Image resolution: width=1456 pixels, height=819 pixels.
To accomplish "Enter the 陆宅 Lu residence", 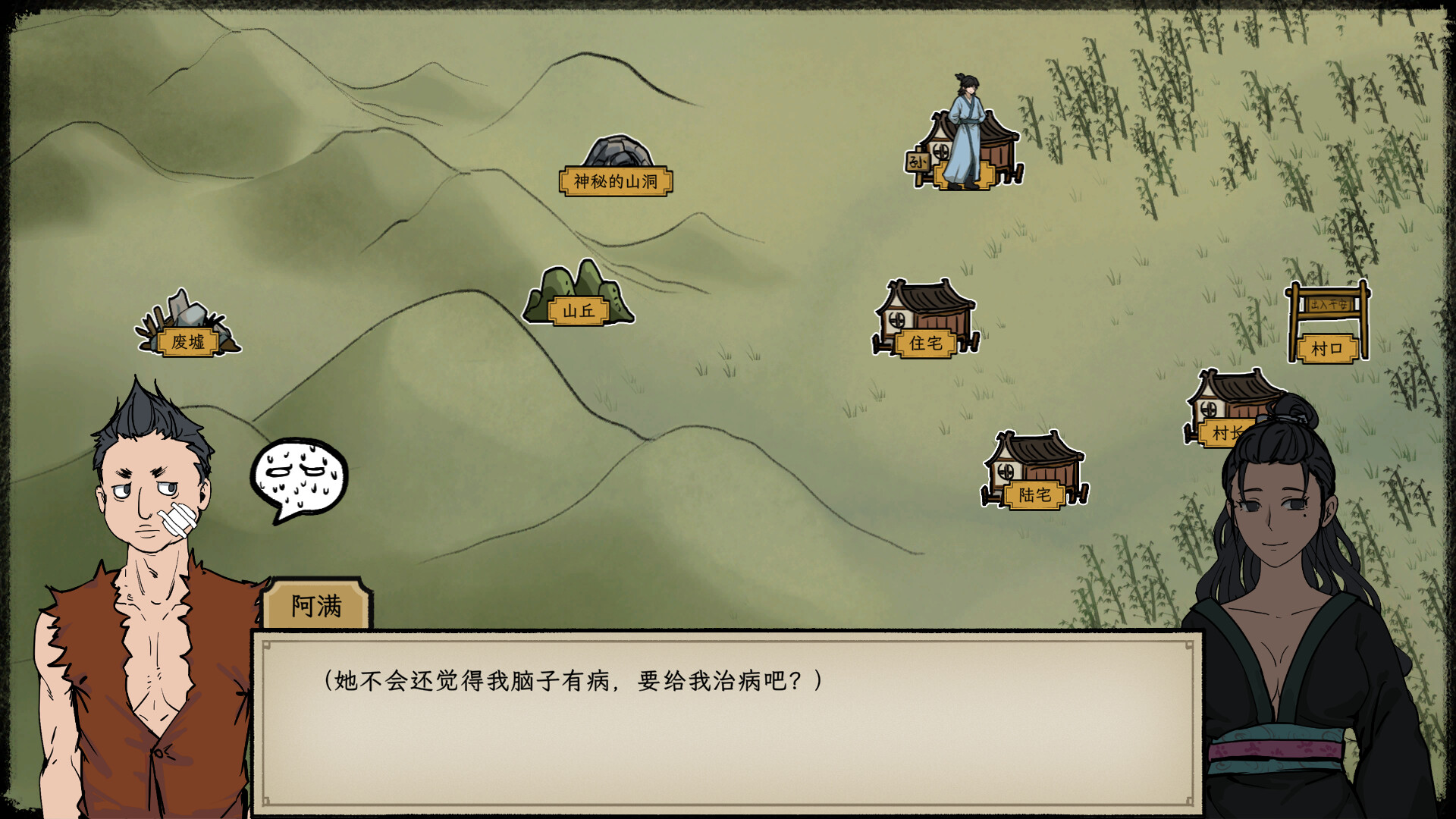I will click(x=1034, y=495).
